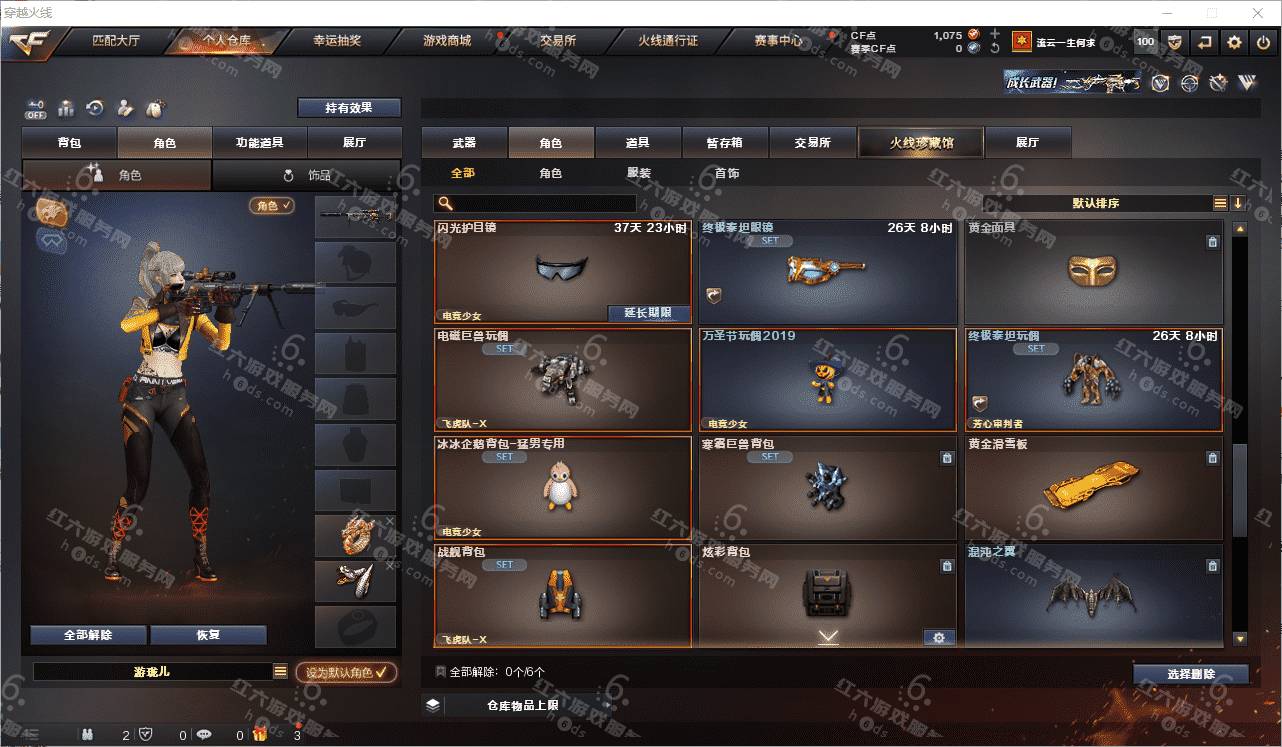Select the 饰品 accessories sub-tab
Viewport: 1282px width, 747px height.
coord(306,175)
